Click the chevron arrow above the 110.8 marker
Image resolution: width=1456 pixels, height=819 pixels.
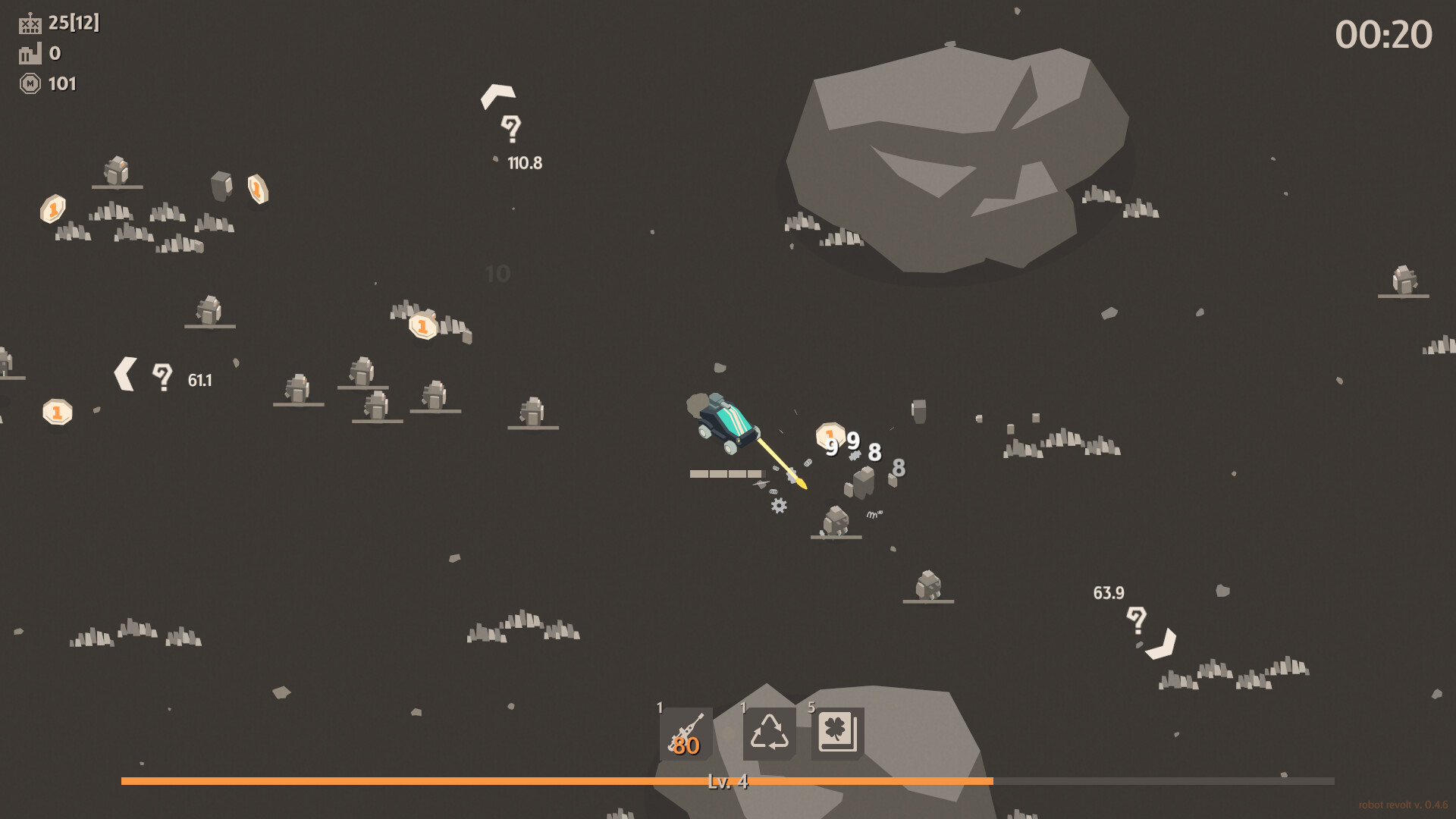pyautogui.click(x=499, y=94)
